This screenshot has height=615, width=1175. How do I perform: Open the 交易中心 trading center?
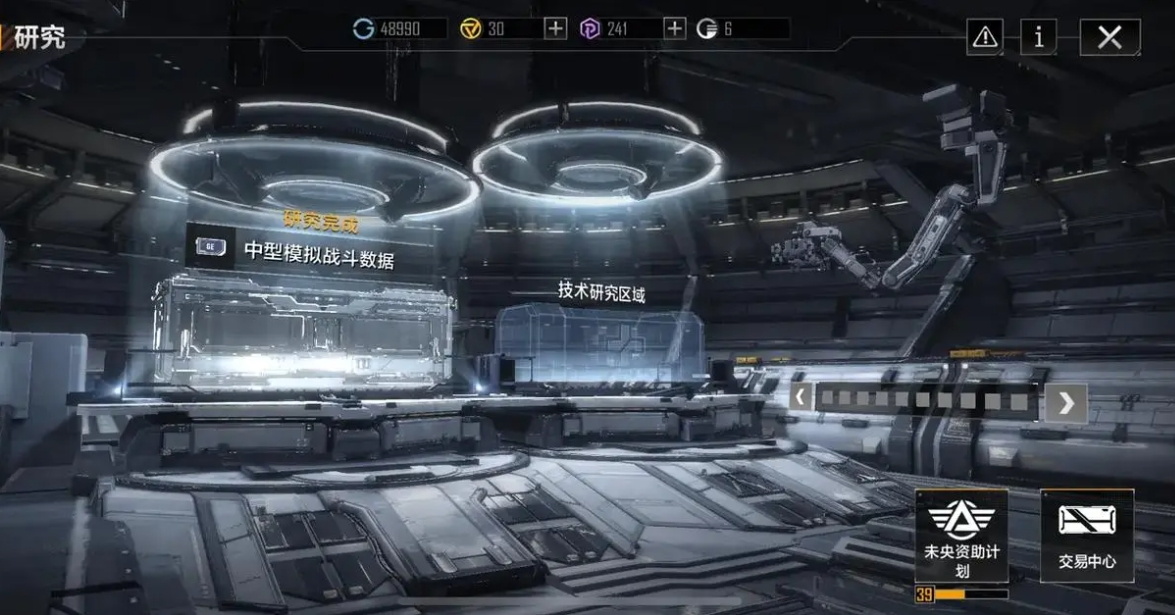tap(1087, 536)
